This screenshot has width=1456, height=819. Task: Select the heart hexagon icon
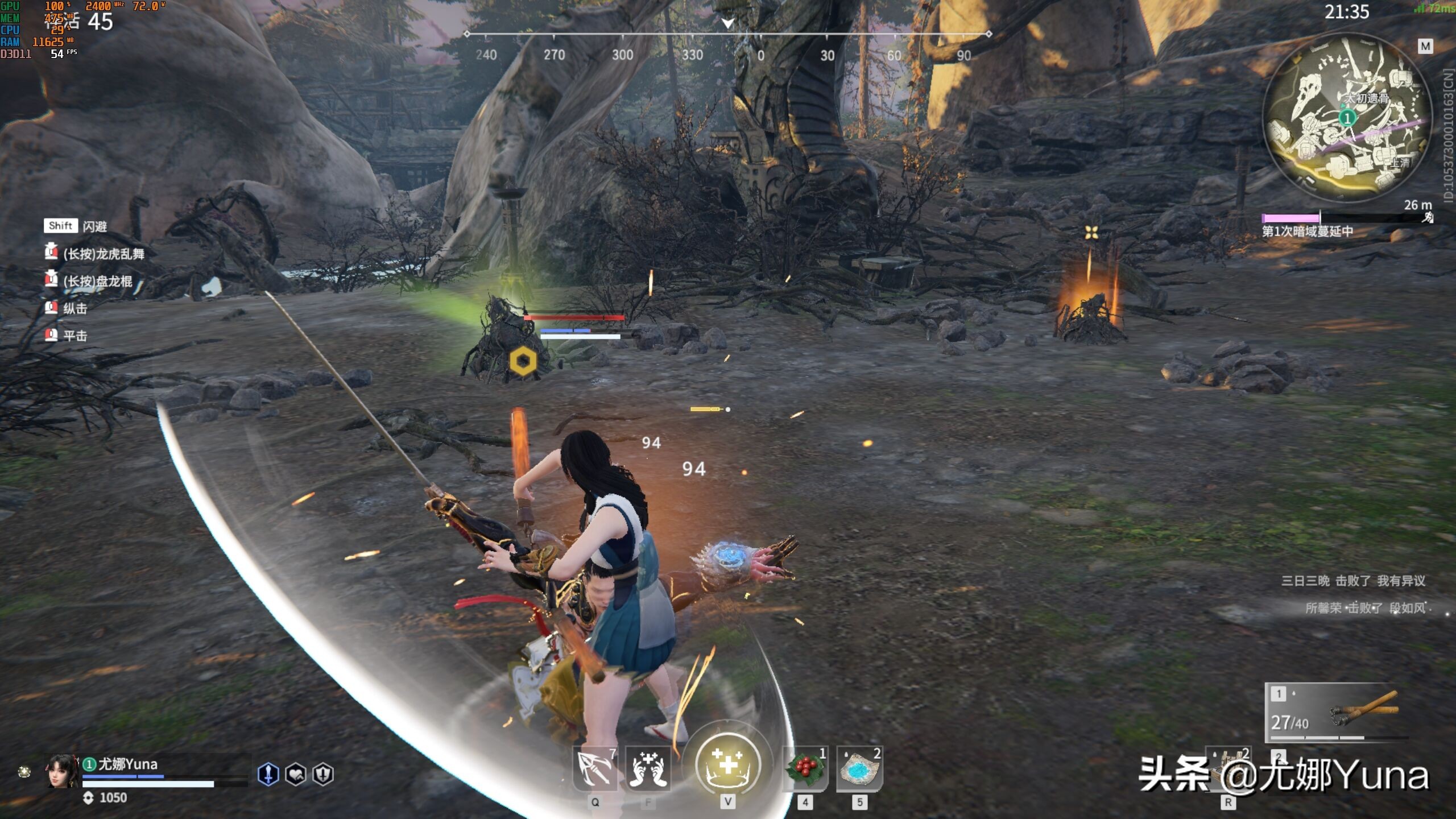(x=296, y=774)
